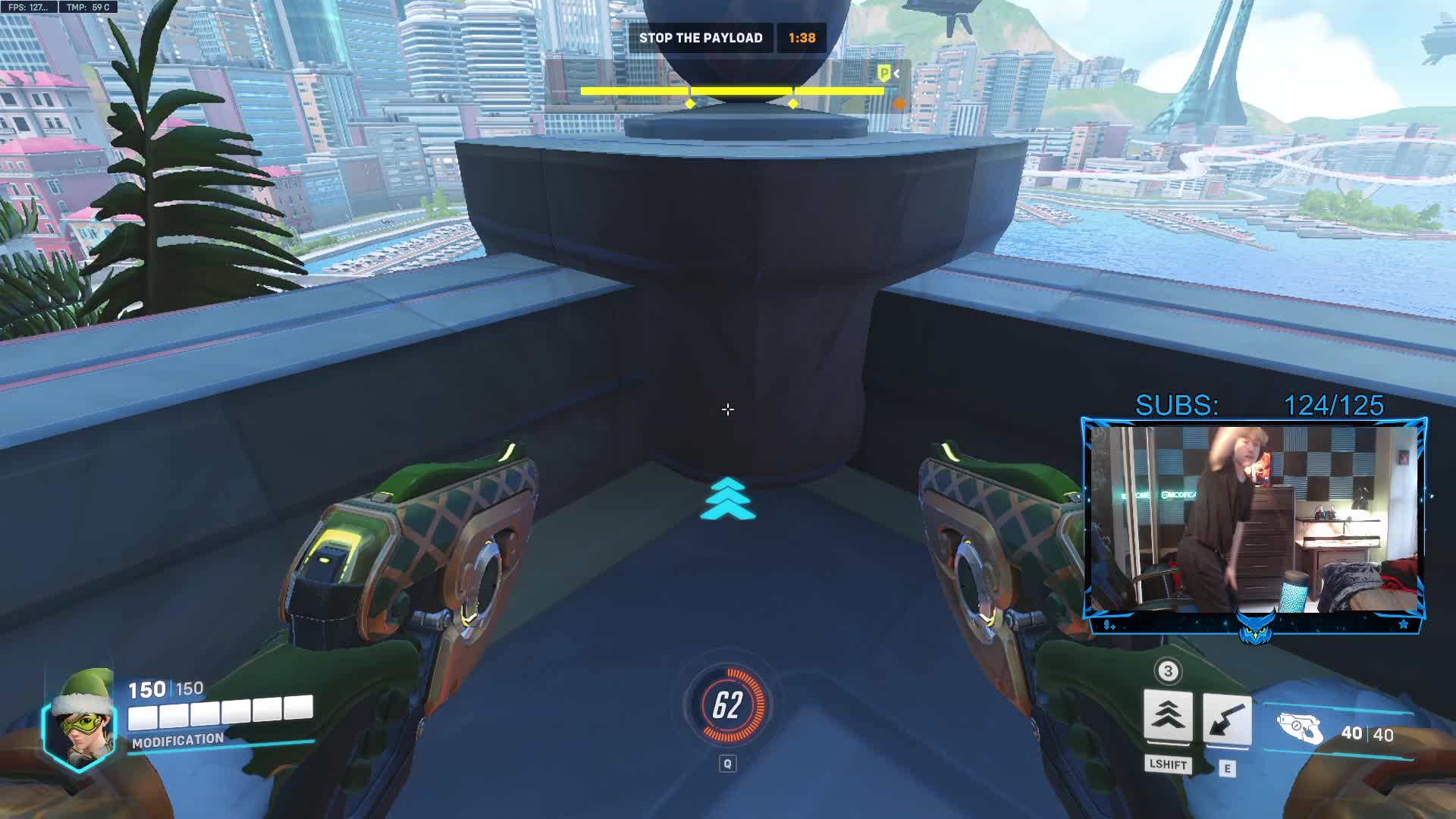Trigger the Recall ability icon
The image size is (1456, 819).
1226,718
